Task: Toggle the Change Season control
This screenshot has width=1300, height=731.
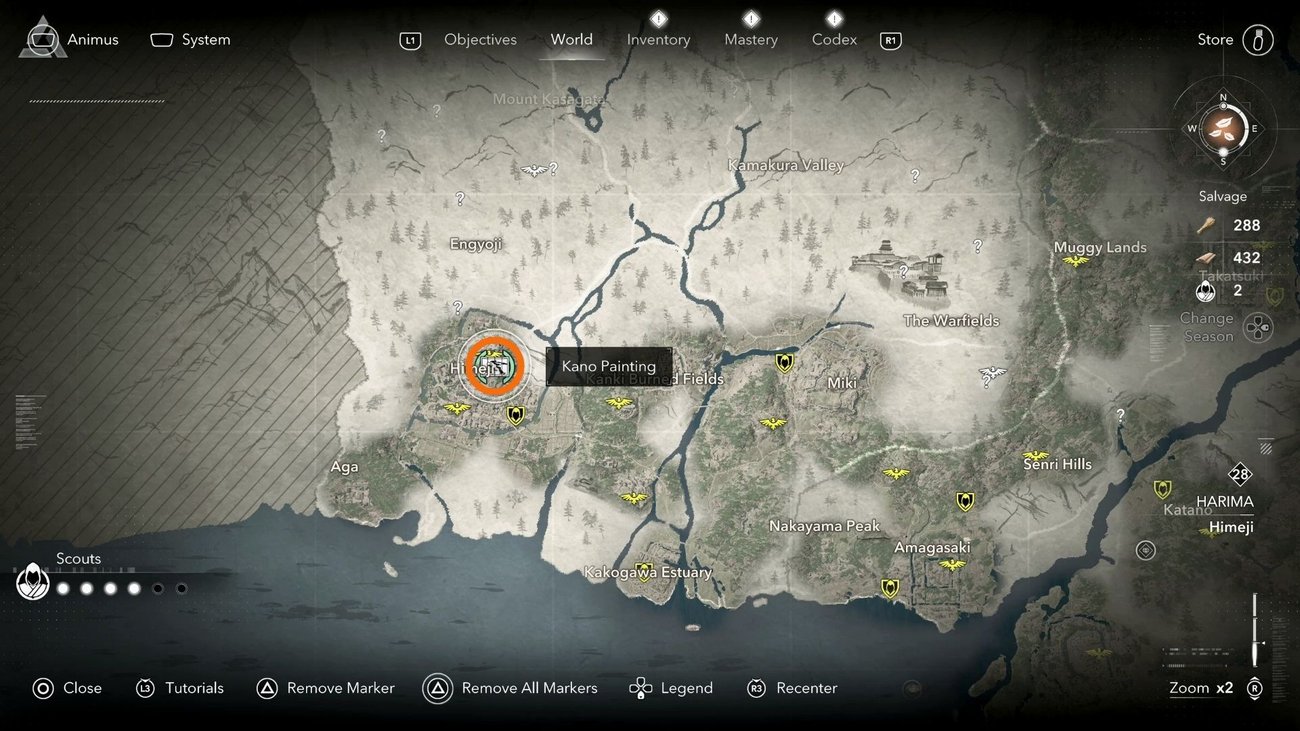Action: click(x=1258, y=327)
